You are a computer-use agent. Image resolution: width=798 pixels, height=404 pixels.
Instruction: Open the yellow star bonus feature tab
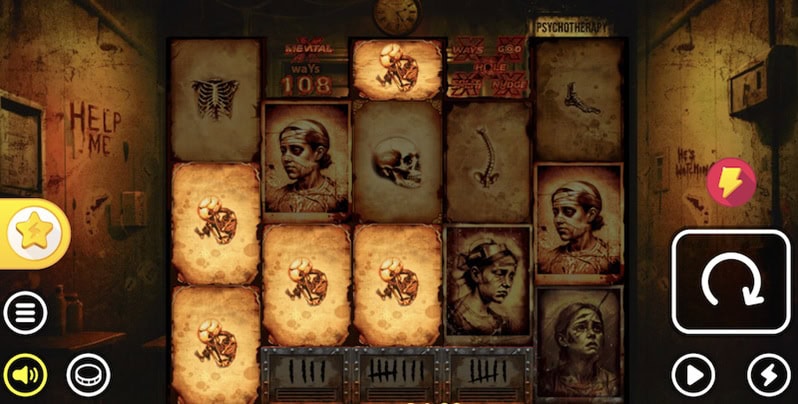[x=34, y=234]
